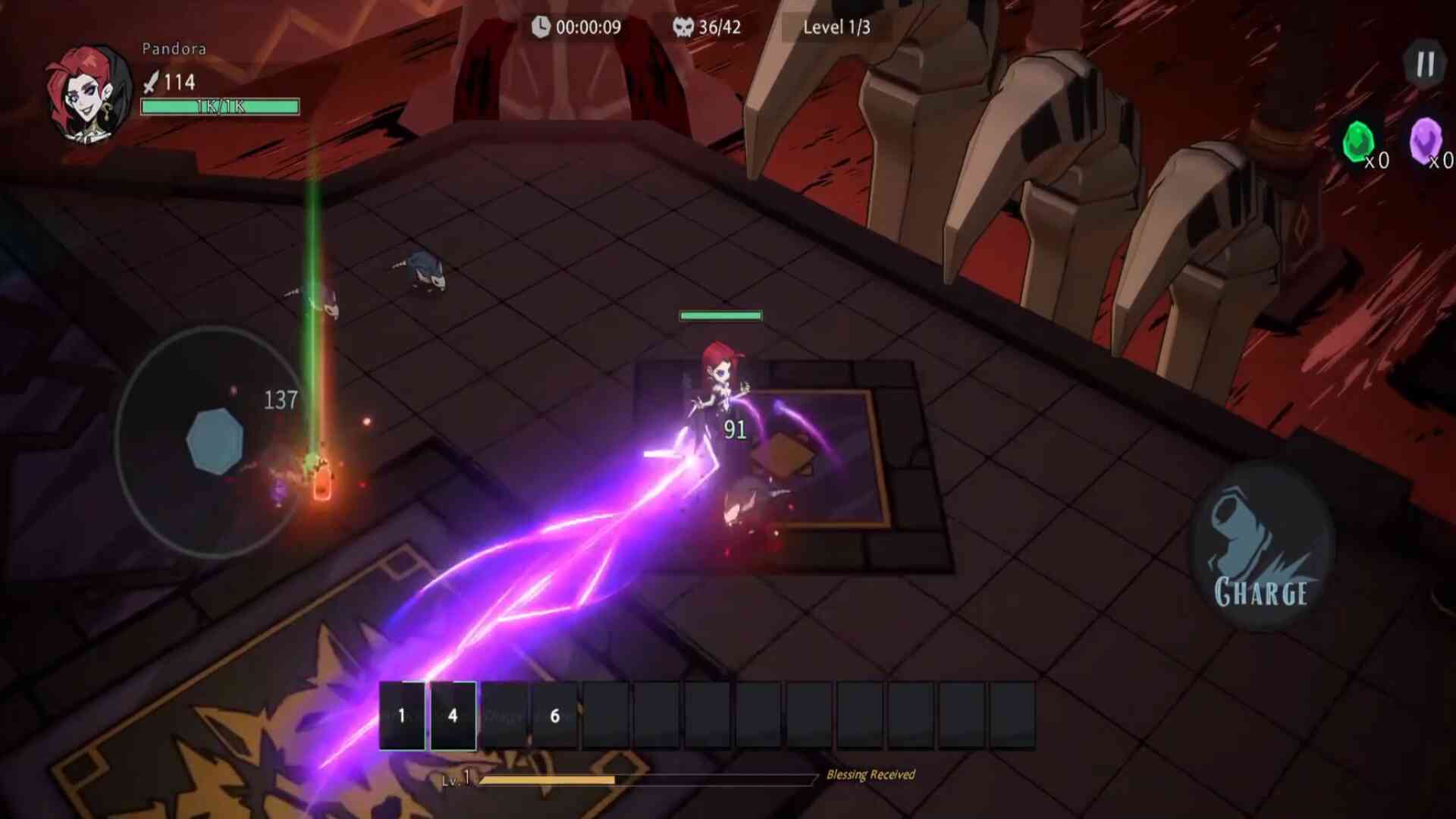
Task: Select the card slot numbered 1
Action: pos(402,715)
